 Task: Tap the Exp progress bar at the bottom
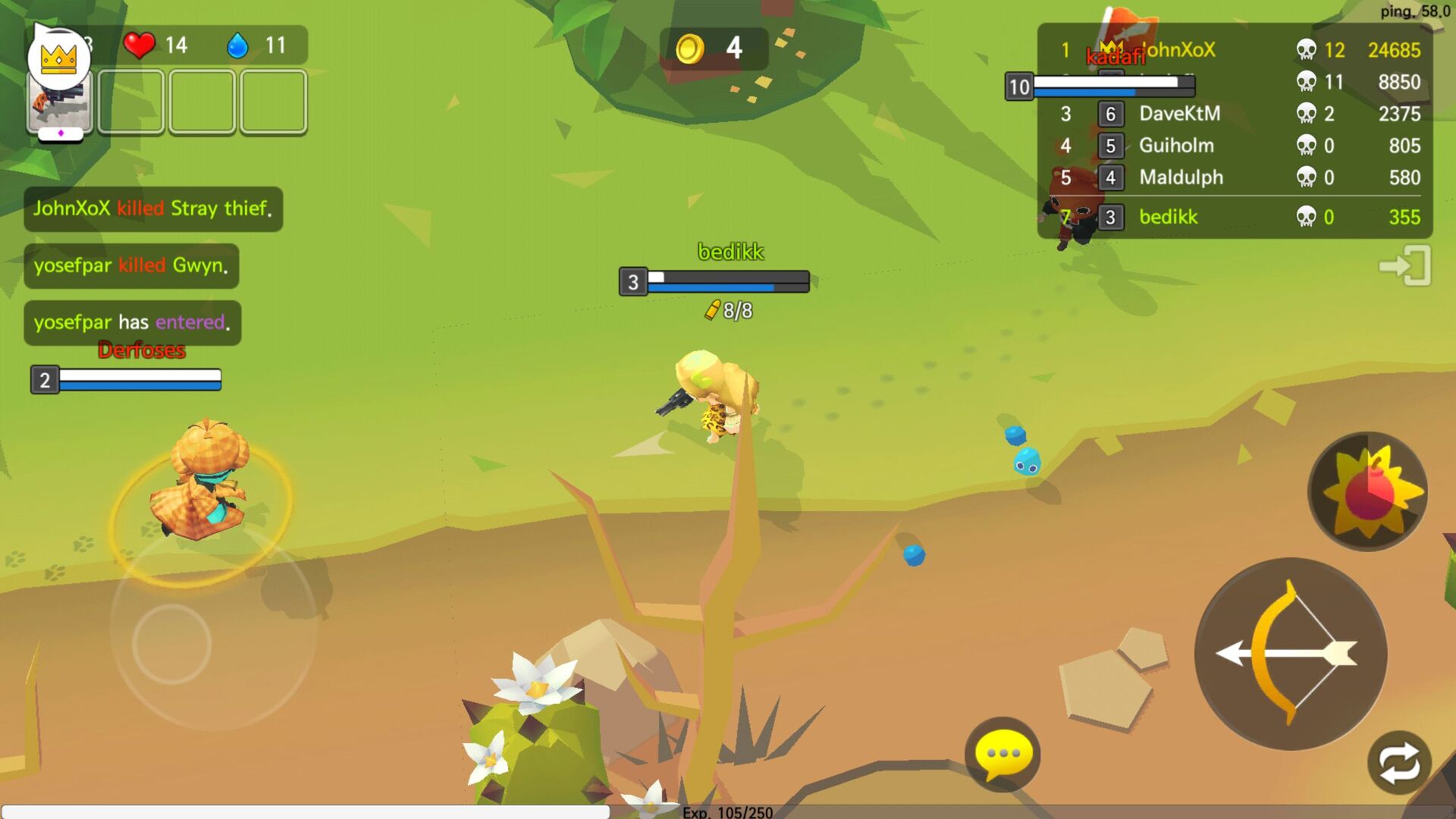pyautogui.click(x=728, y=813)
